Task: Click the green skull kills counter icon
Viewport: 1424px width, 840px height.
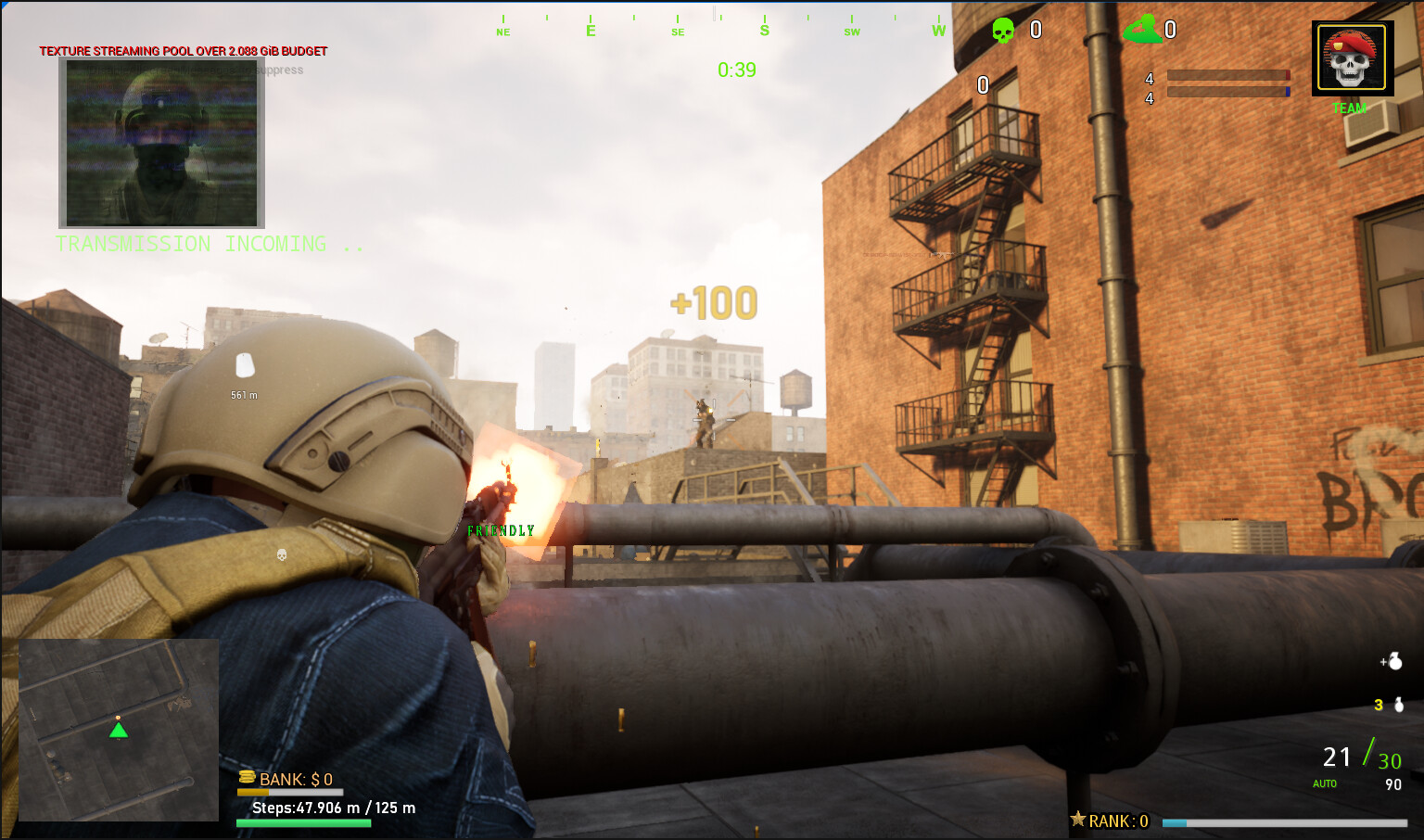Action: point(1005,30)
